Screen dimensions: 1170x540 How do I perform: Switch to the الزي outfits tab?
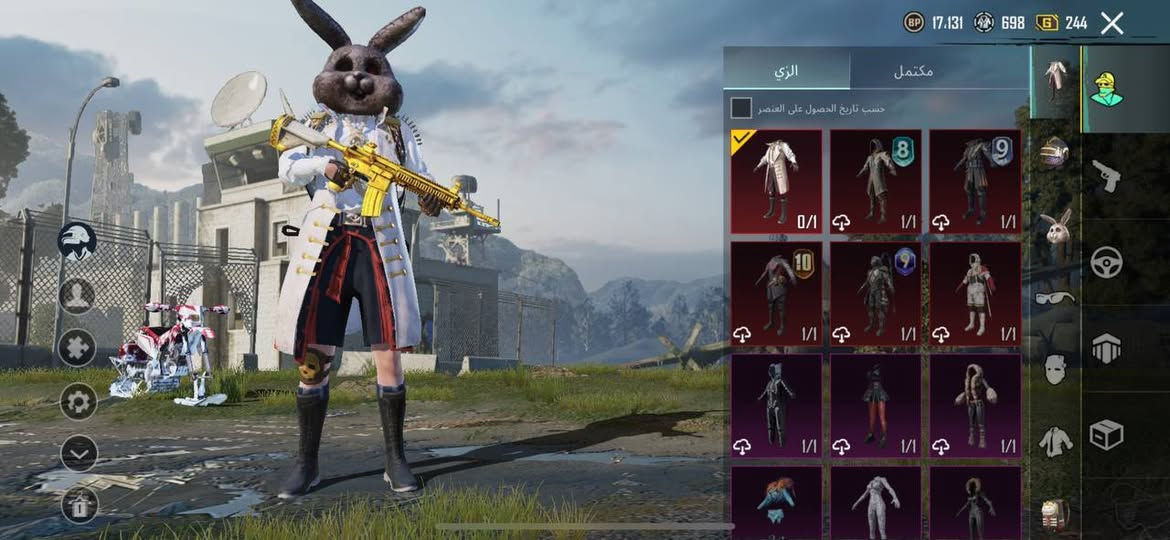click(x=787, y=71)
